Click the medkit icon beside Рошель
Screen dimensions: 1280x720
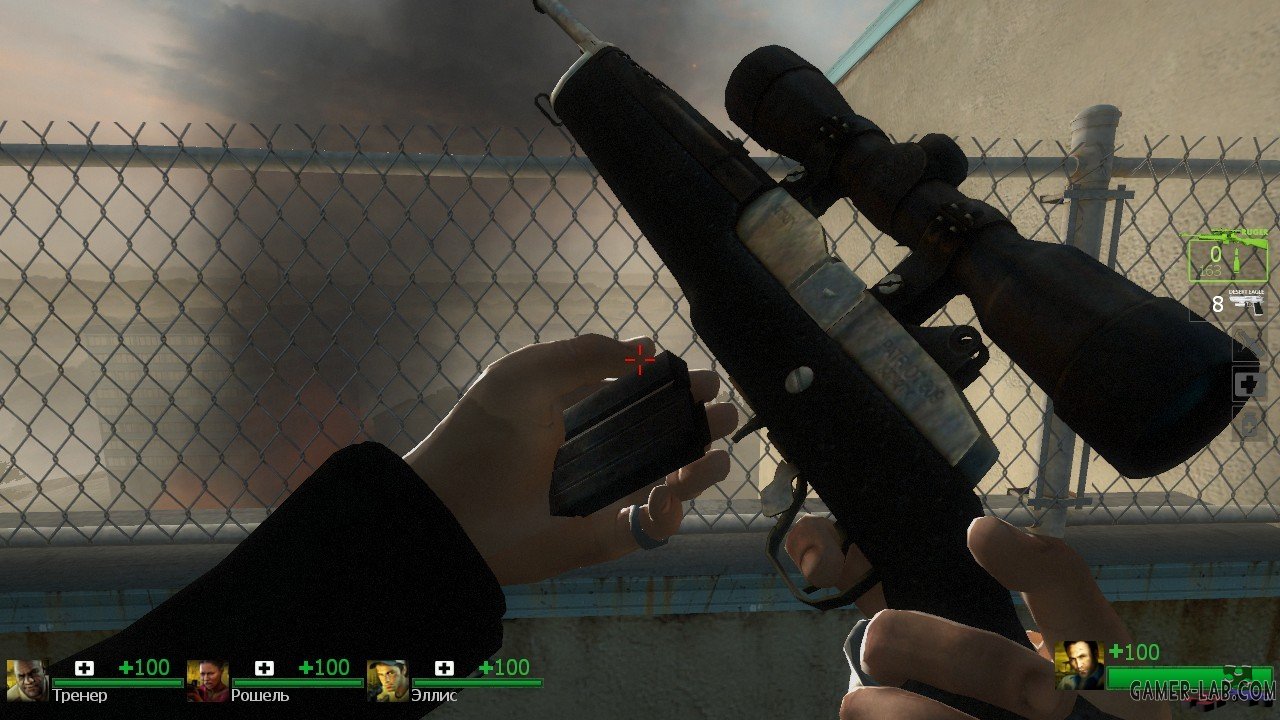[265, 668]
